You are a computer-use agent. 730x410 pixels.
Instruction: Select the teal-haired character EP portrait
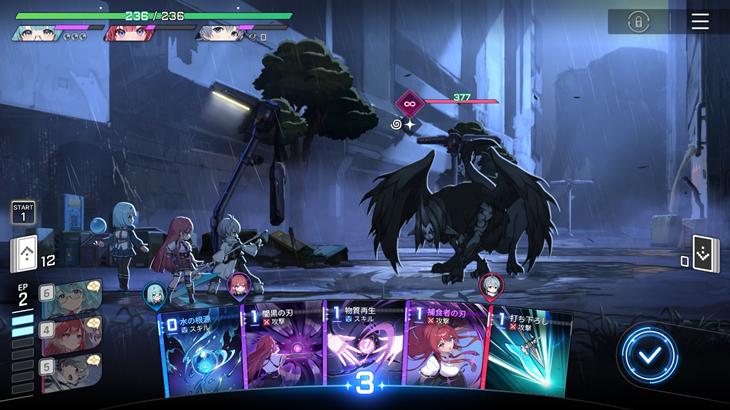coord(71,297)
